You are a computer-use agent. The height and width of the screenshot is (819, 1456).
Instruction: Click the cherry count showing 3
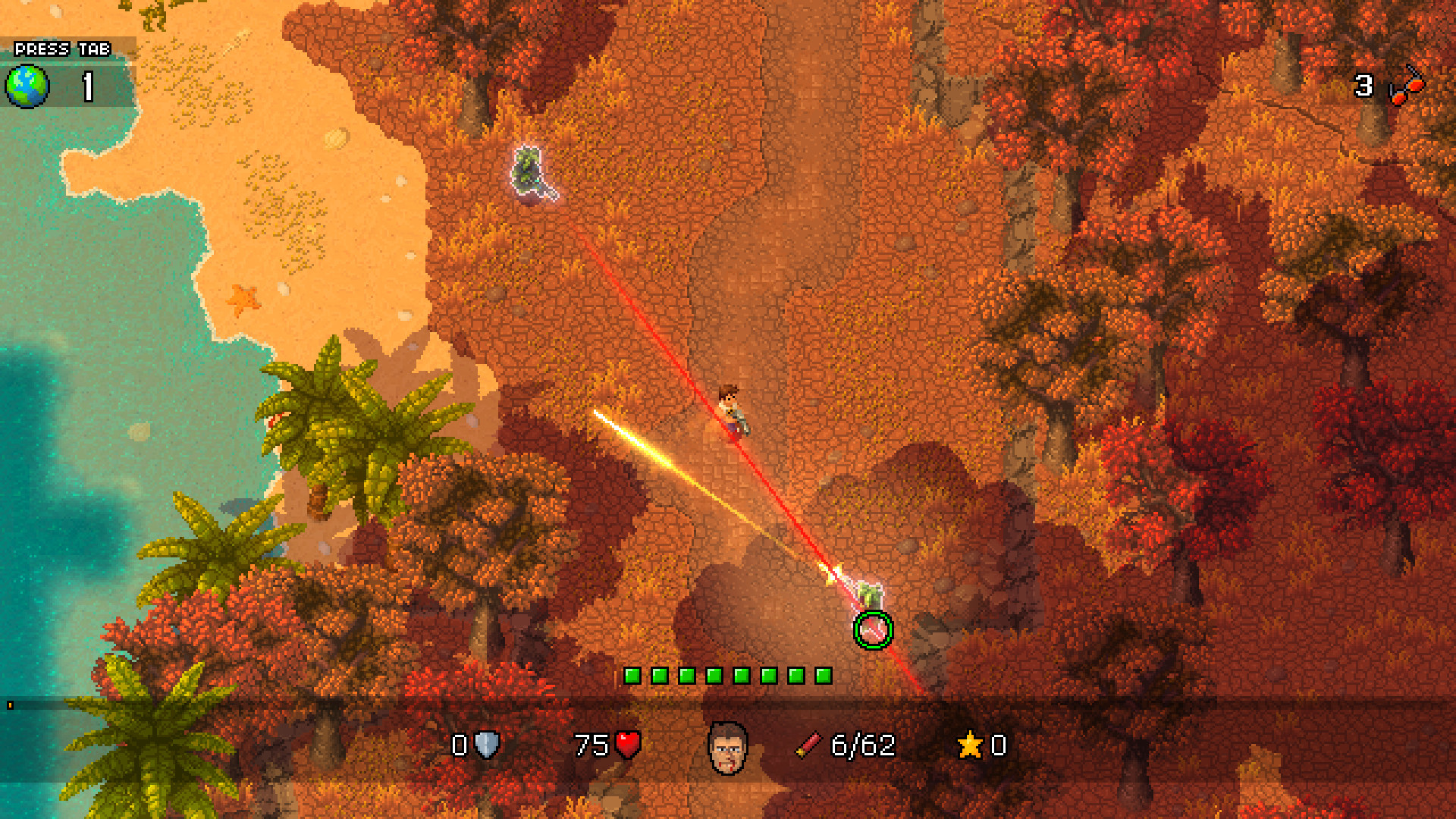pyautogui.click(x=1362, y=86)
